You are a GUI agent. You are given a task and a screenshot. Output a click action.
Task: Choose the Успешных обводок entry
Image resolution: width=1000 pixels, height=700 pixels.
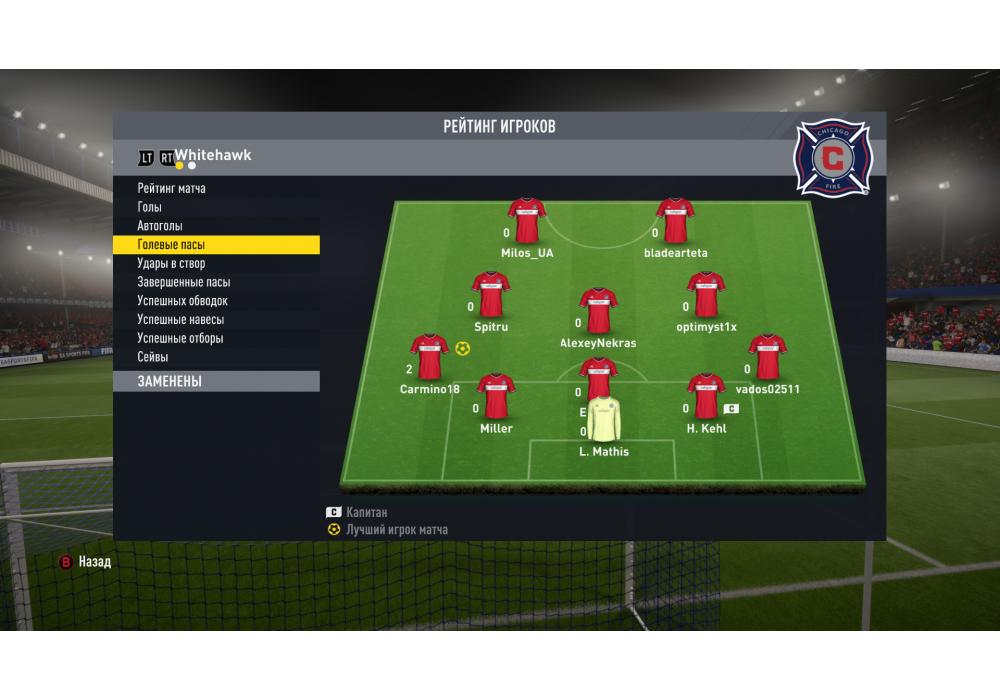[x=182, y=301]
